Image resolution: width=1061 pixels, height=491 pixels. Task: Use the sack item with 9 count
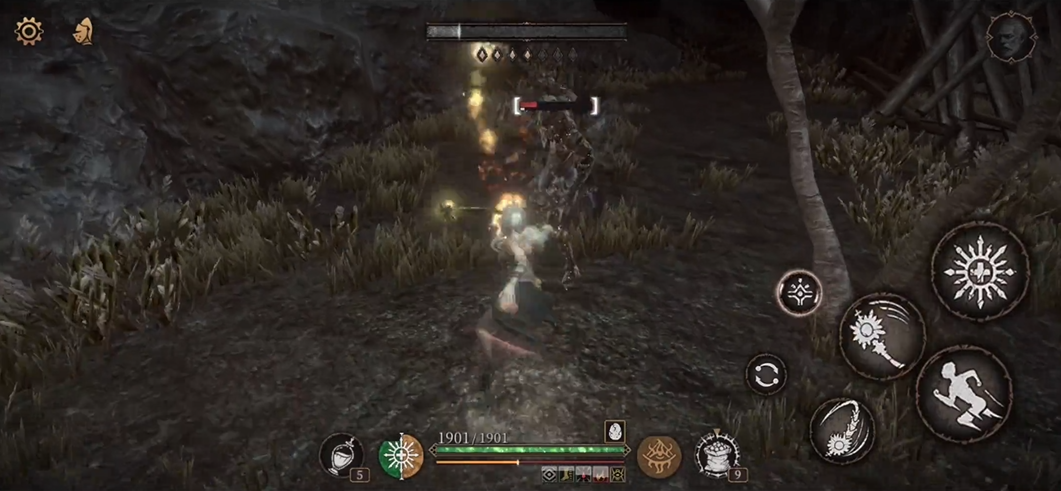[x=716, y=453]
